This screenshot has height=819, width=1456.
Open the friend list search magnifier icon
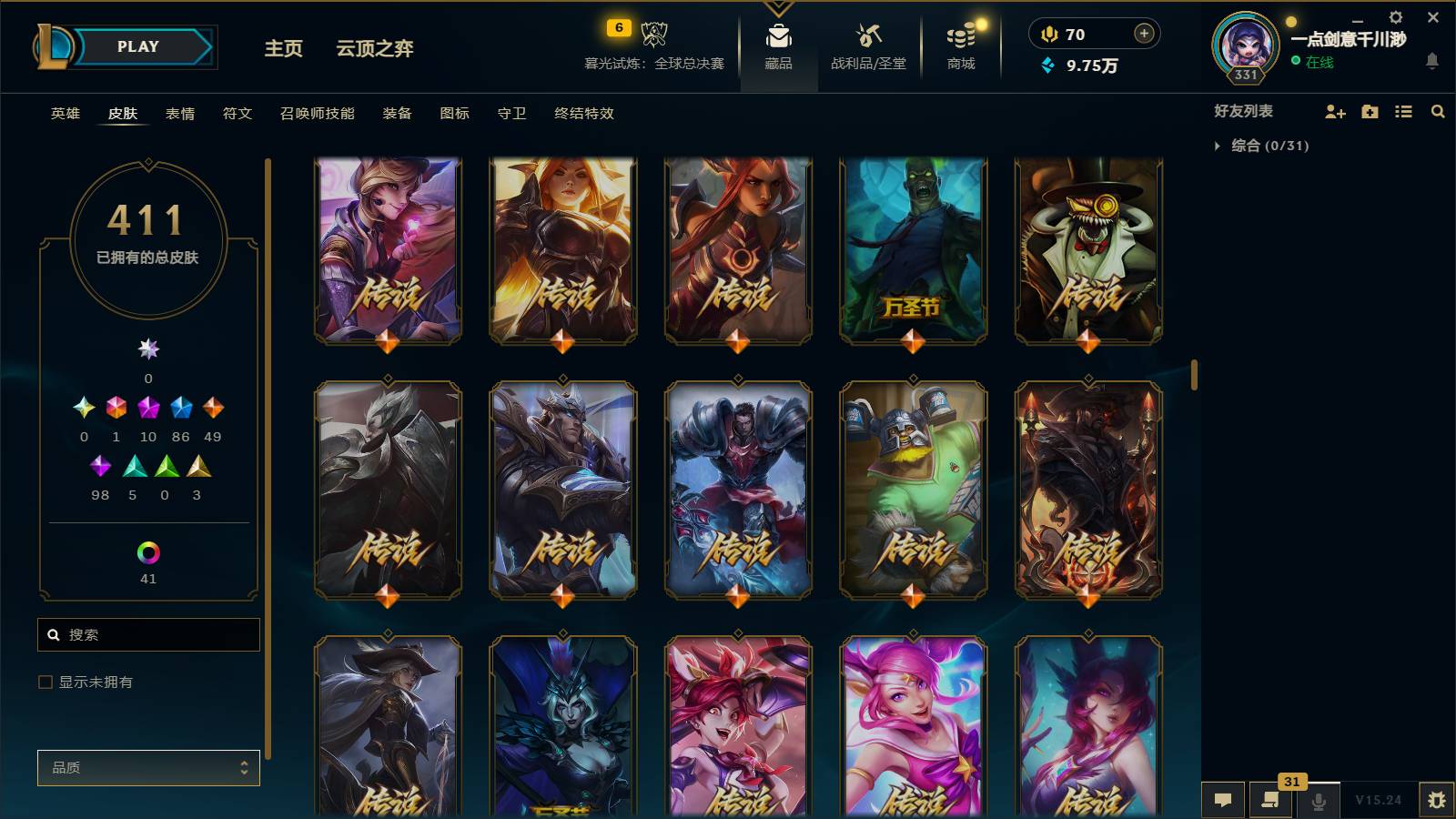(x=1438, y=112)
